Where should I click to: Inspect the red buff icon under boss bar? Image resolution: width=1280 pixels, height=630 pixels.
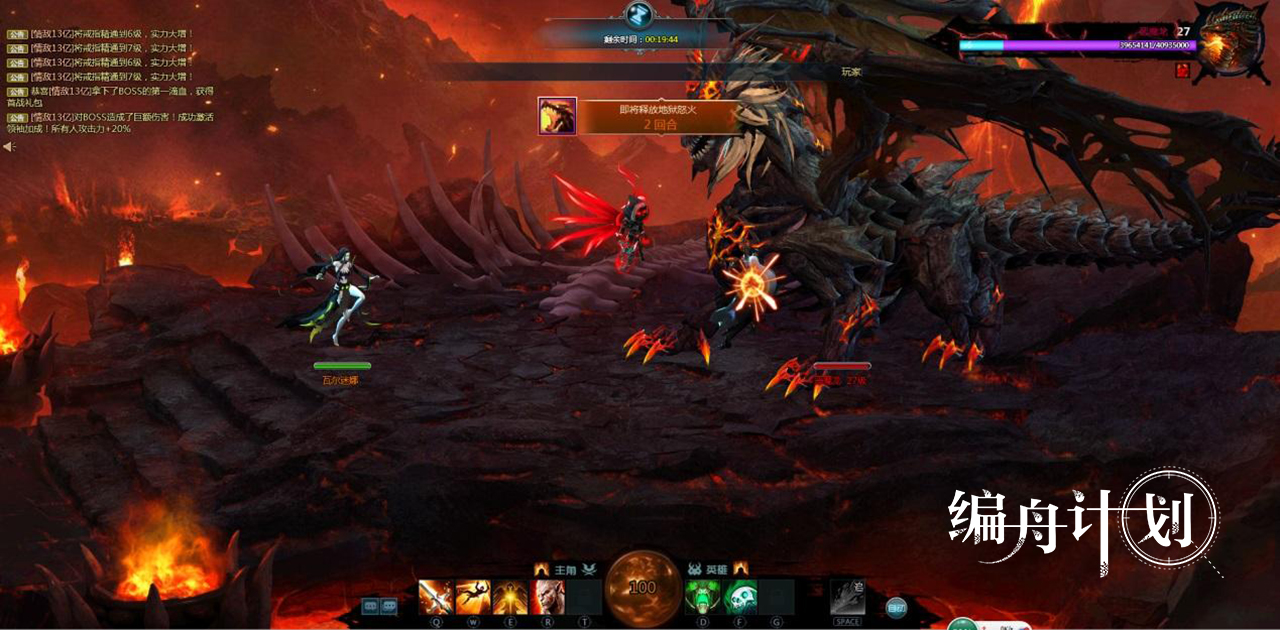pos(1182,70)
